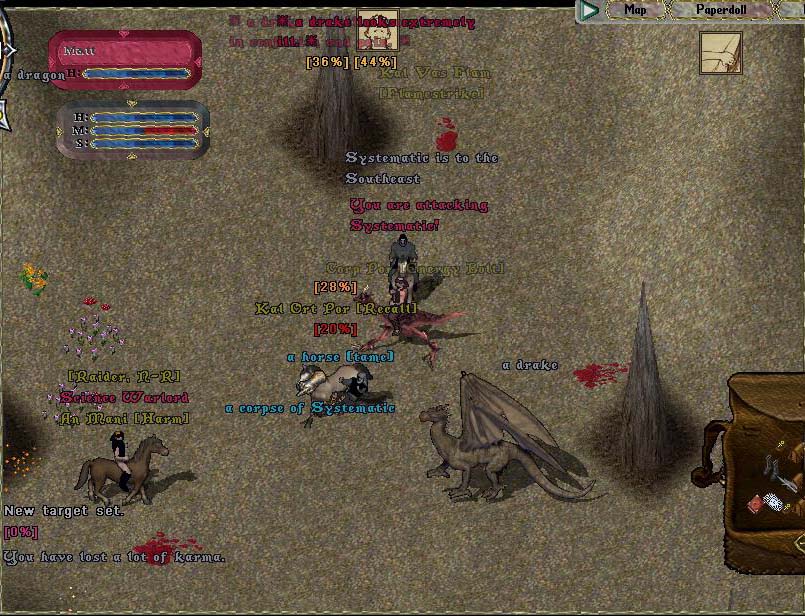Open the Map from the top menu bar
Image resolution: width=805 pixels, height=616 pixels.
coord(635,10)
